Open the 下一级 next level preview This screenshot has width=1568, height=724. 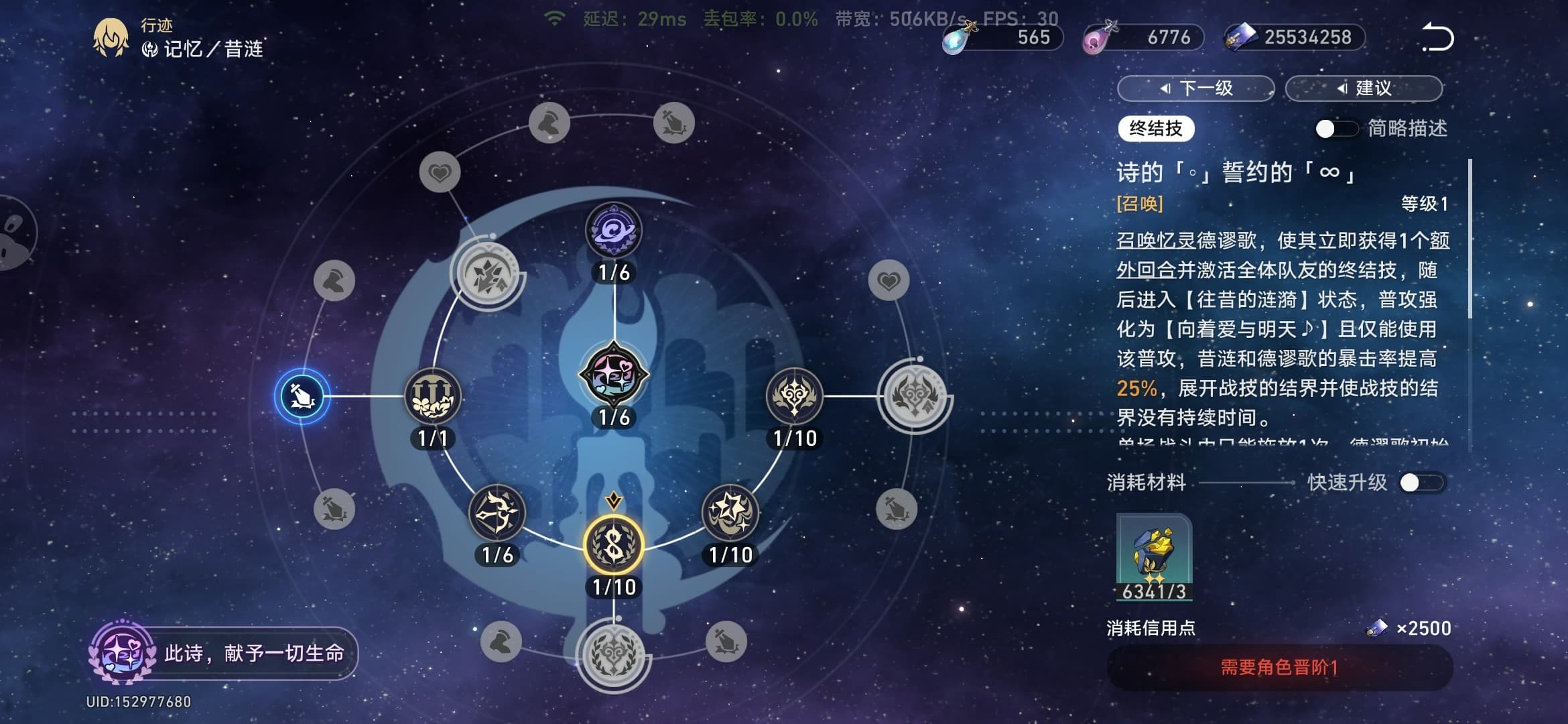pos(1196,88)
